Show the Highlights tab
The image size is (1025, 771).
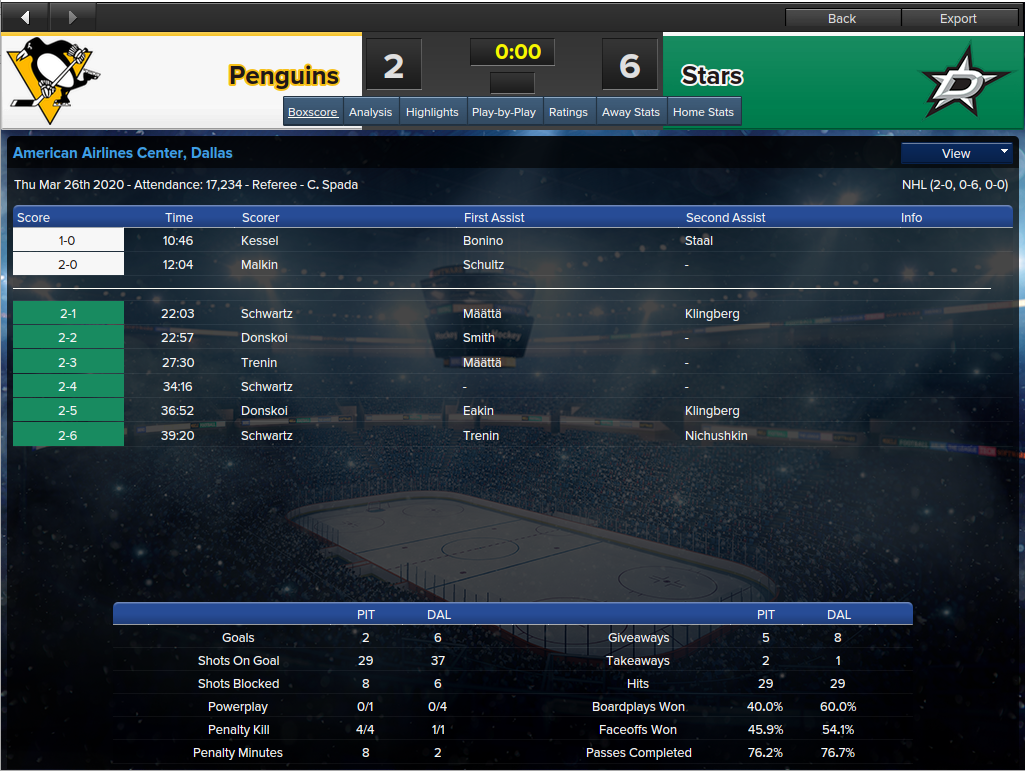(x=432, y=112)
